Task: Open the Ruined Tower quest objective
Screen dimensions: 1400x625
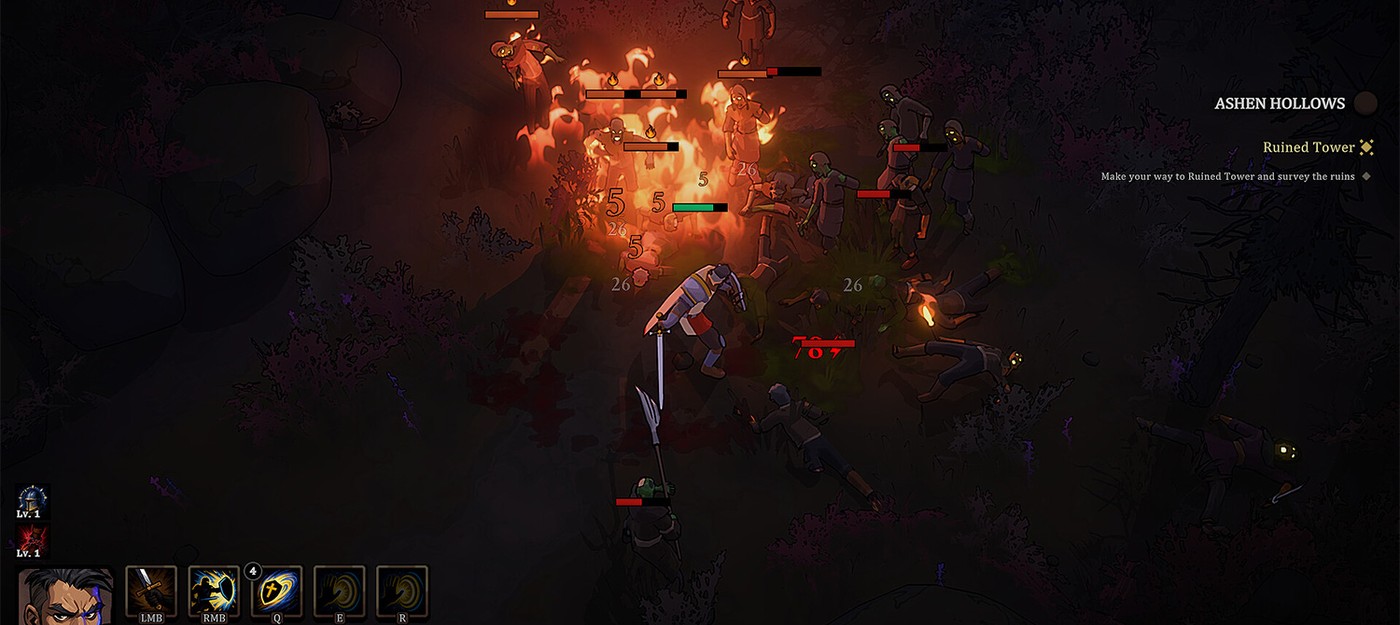Action: [1308, 147]
